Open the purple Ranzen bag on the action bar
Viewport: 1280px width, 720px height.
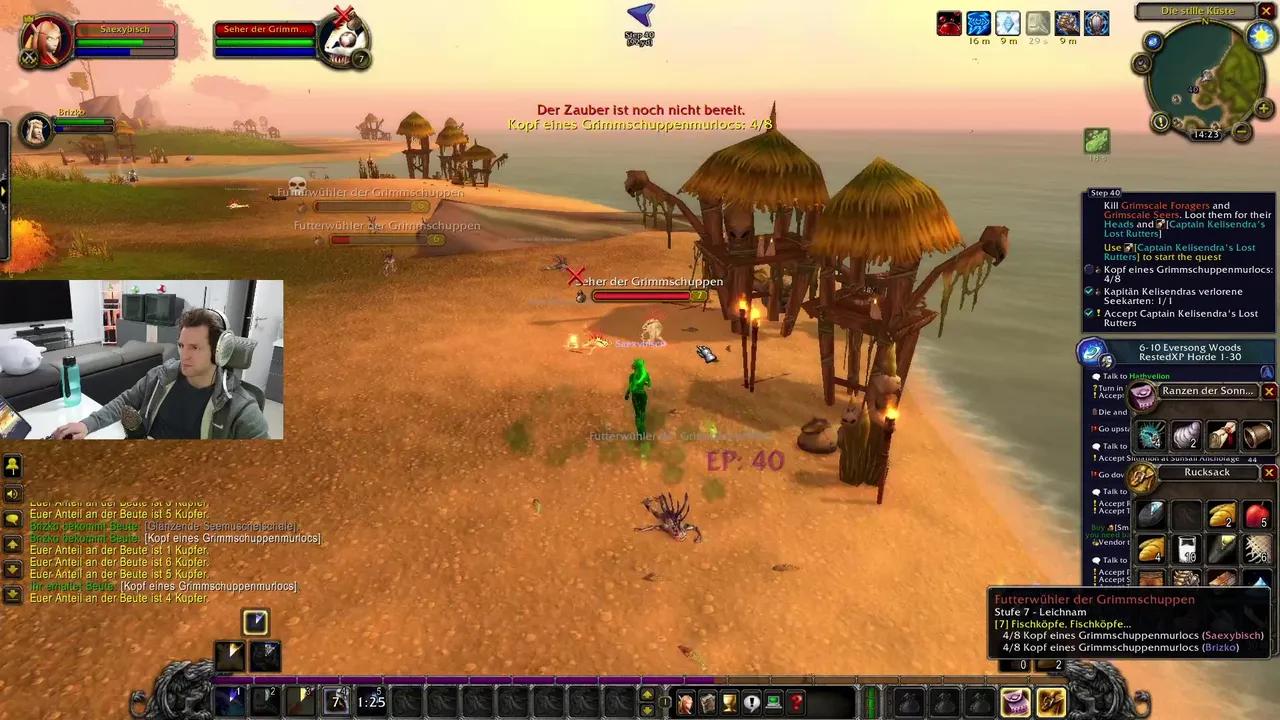1015,703
